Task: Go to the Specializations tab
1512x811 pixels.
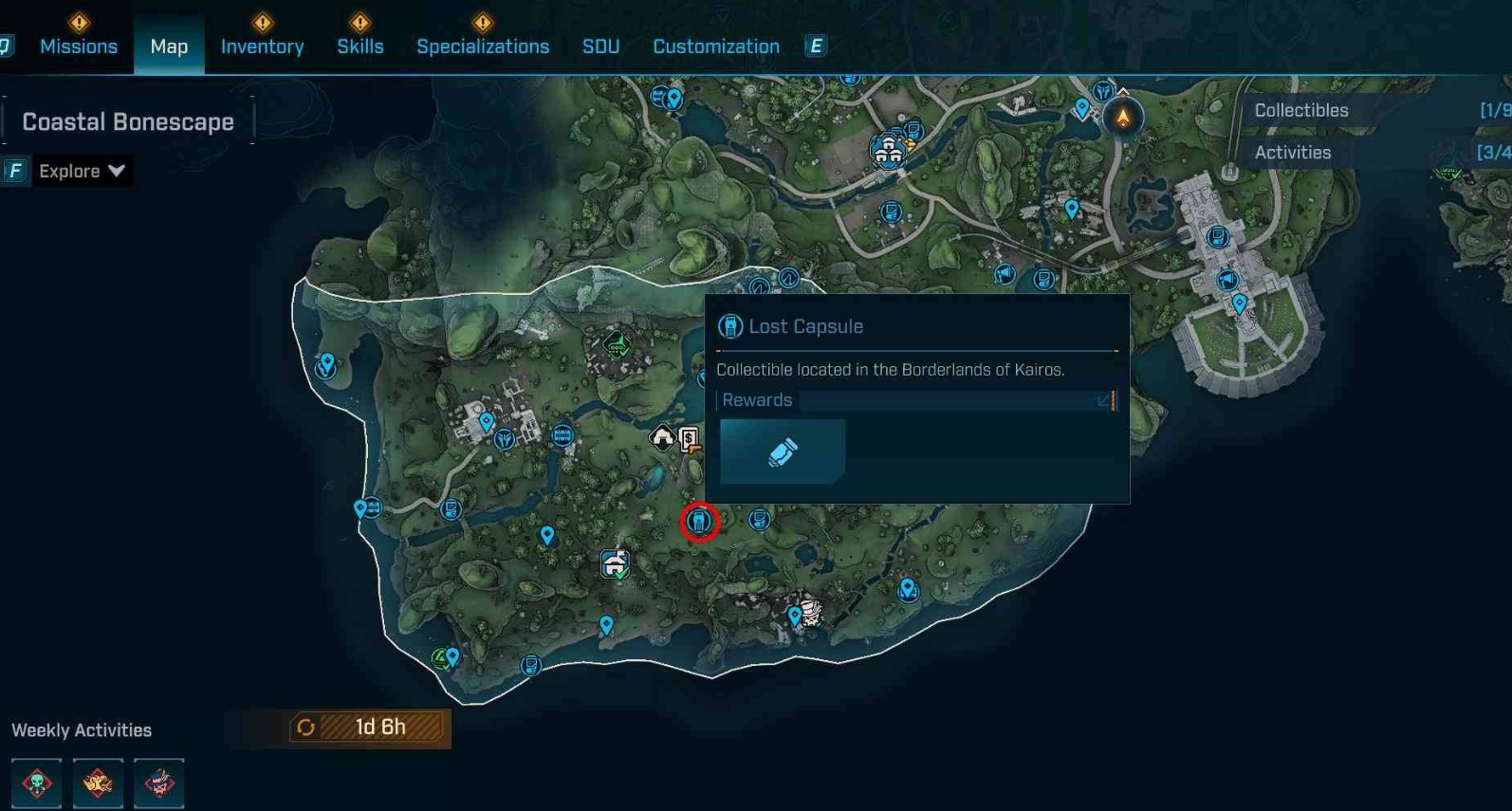Action: (483, 46)
